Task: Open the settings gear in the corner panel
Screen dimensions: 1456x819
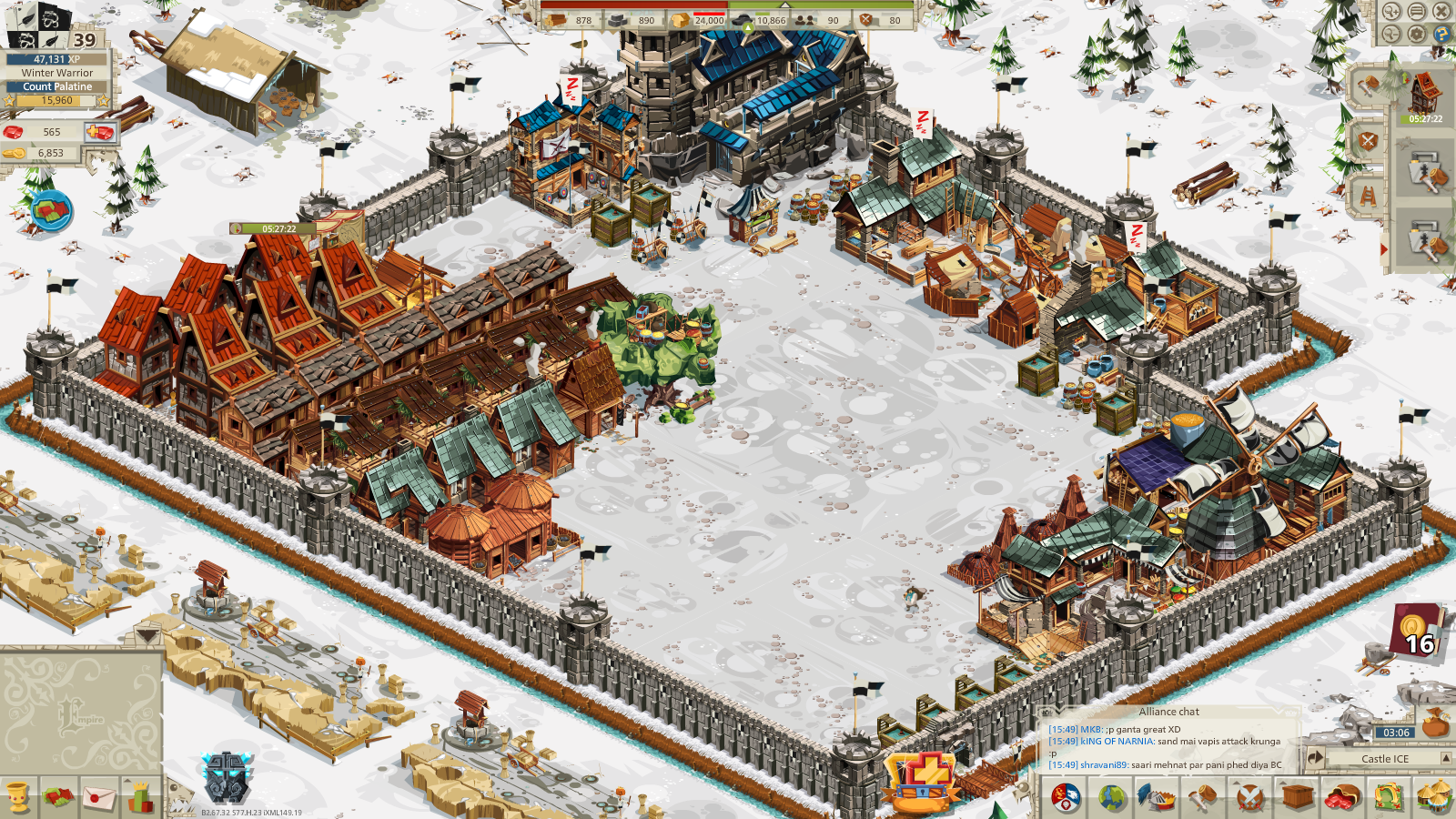Action: point(1418,34)
